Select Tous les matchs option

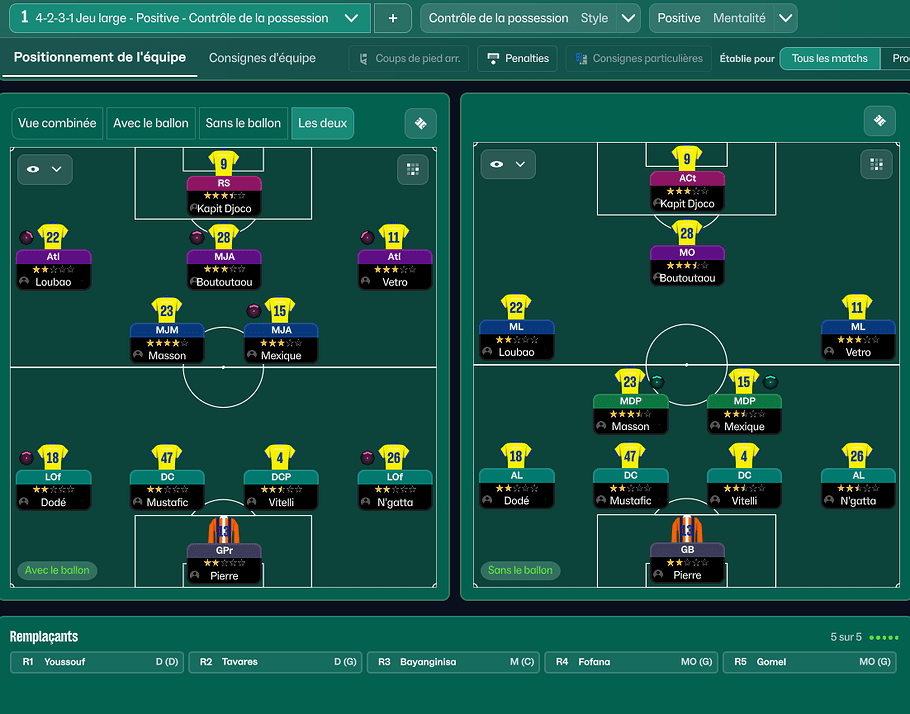pos(829,59)
